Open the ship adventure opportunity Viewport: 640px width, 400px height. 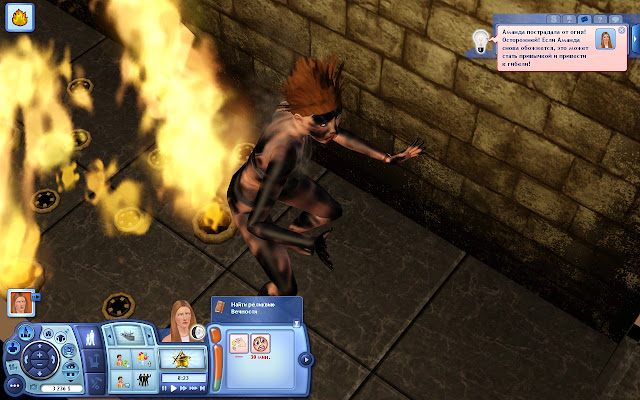click(x=128, y=336)
